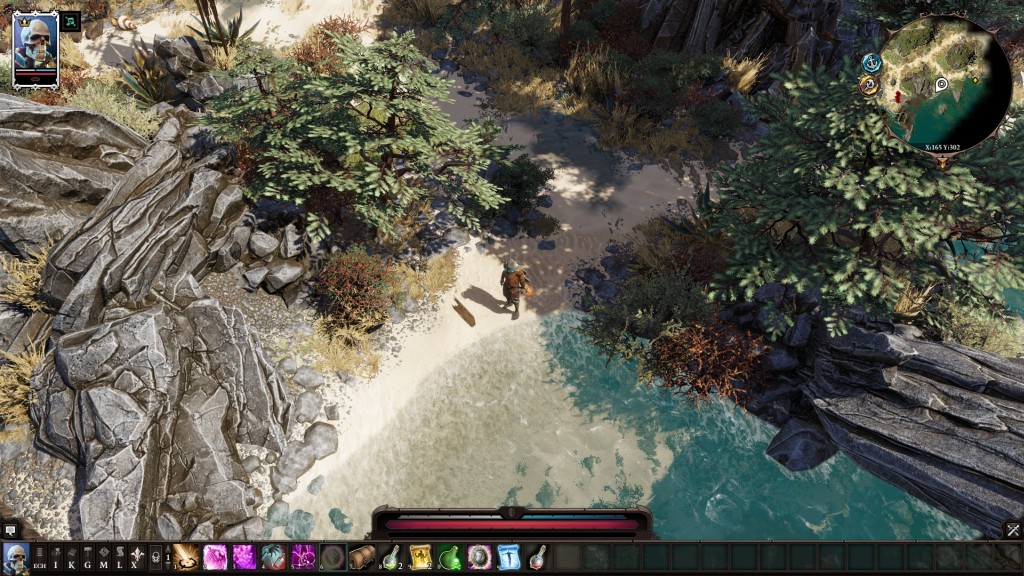Open the crafting G hammer button
This screenshot has width=1024, height=576.
point(87,558)
